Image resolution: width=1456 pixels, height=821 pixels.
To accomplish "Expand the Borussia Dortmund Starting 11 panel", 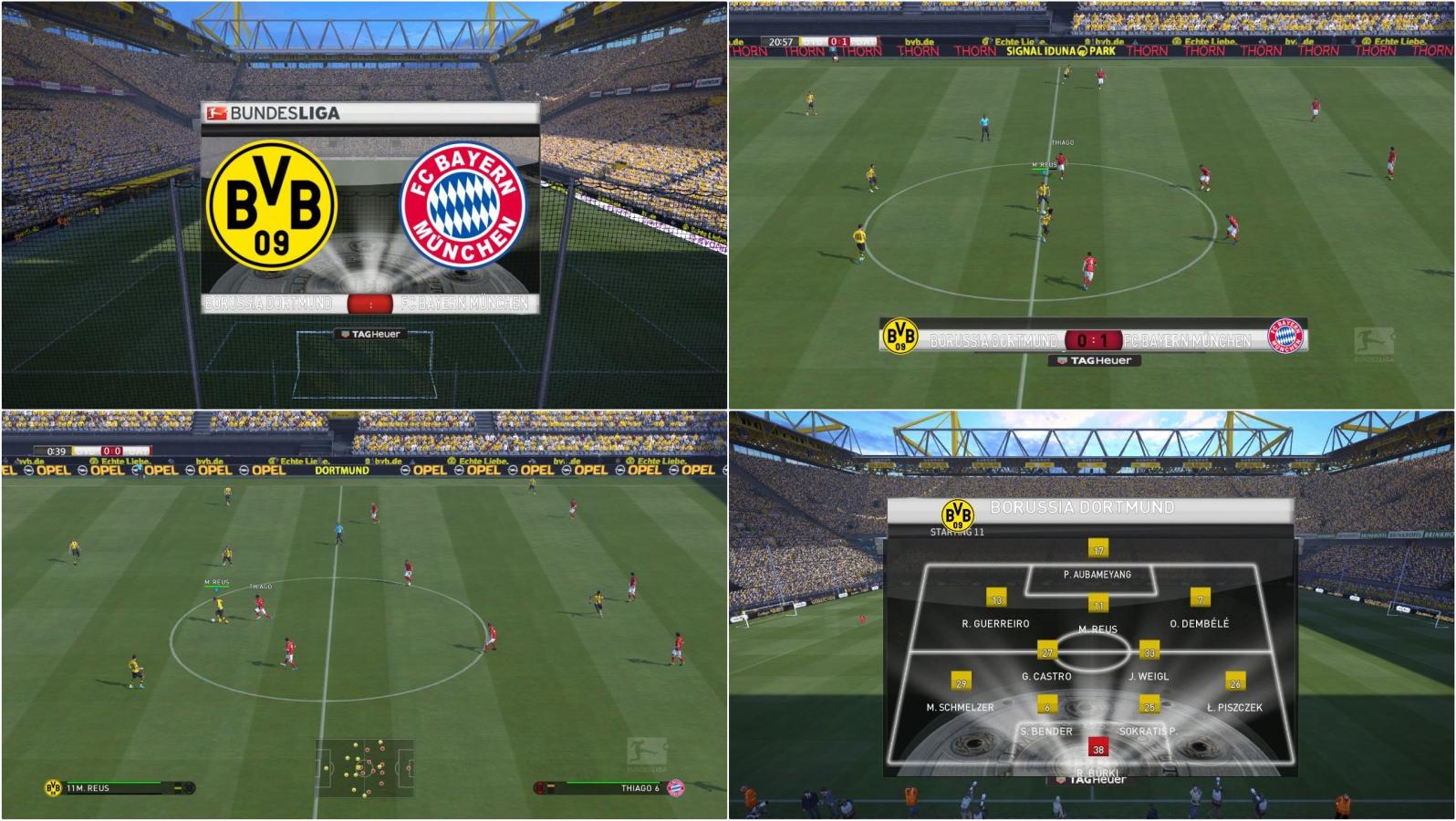I will point(1092,639).
